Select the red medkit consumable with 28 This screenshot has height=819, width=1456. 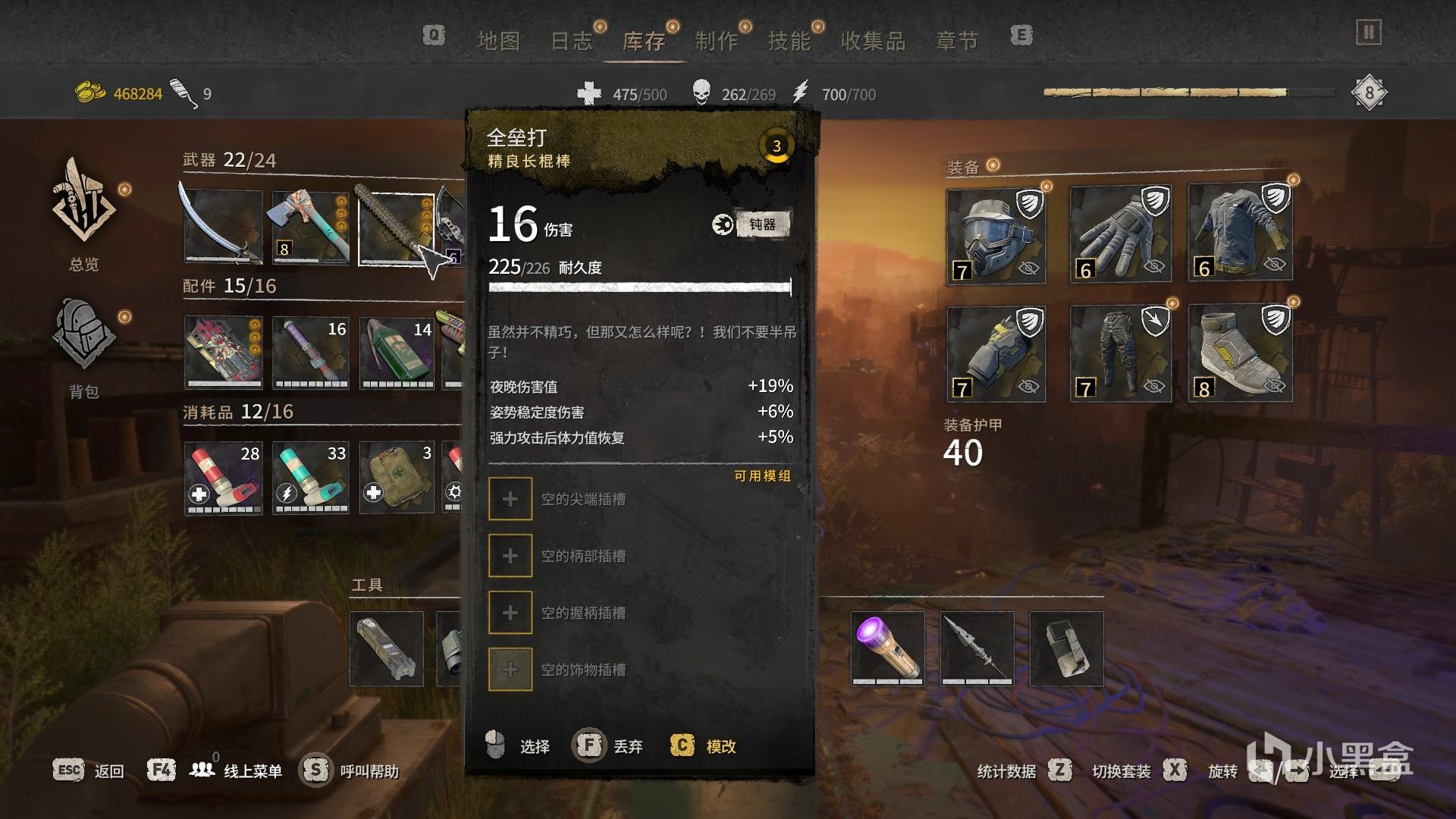[x=224, y=478]
